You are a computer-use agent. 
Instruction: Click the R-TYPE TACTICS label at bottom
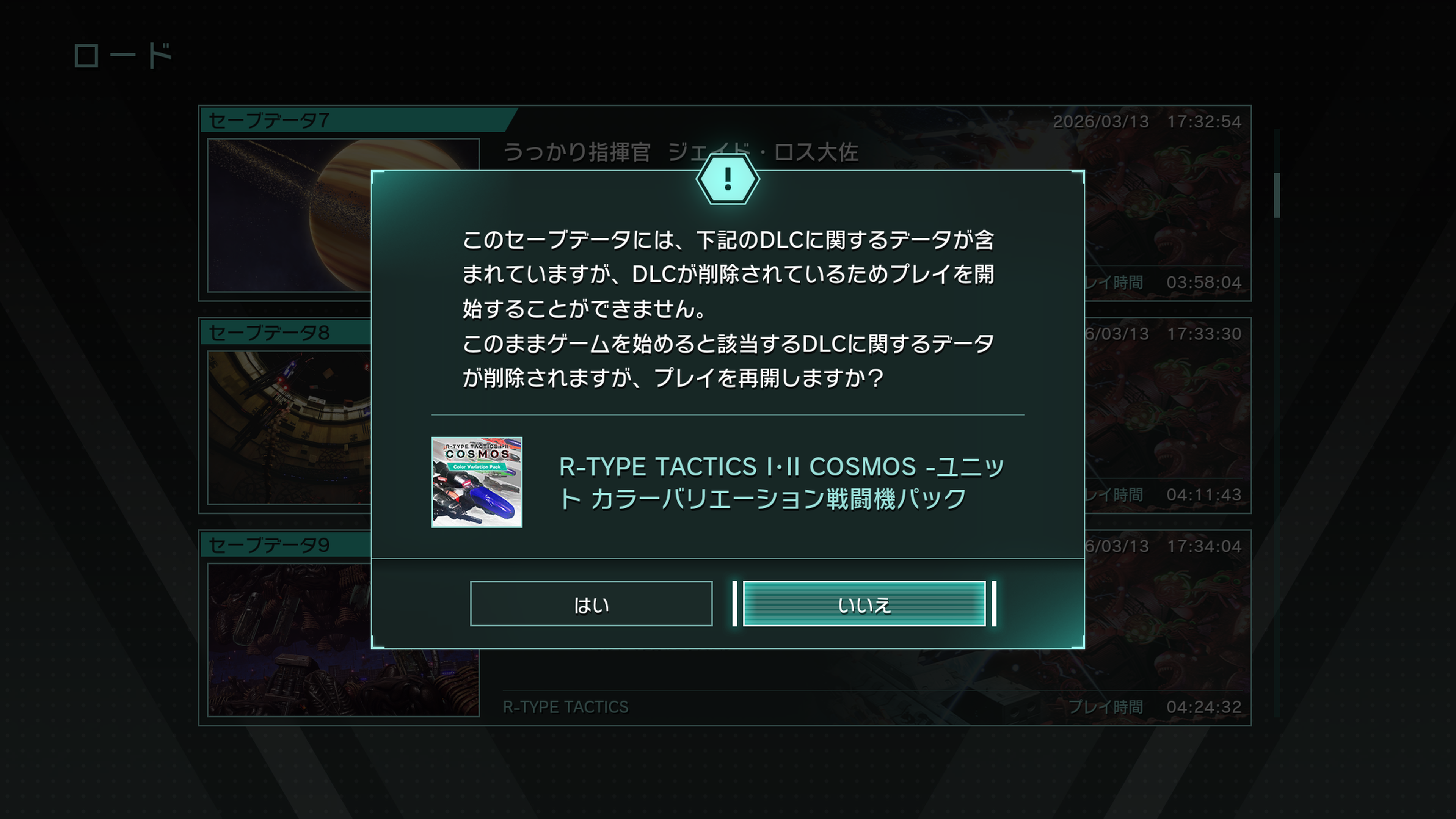(565, 706)
